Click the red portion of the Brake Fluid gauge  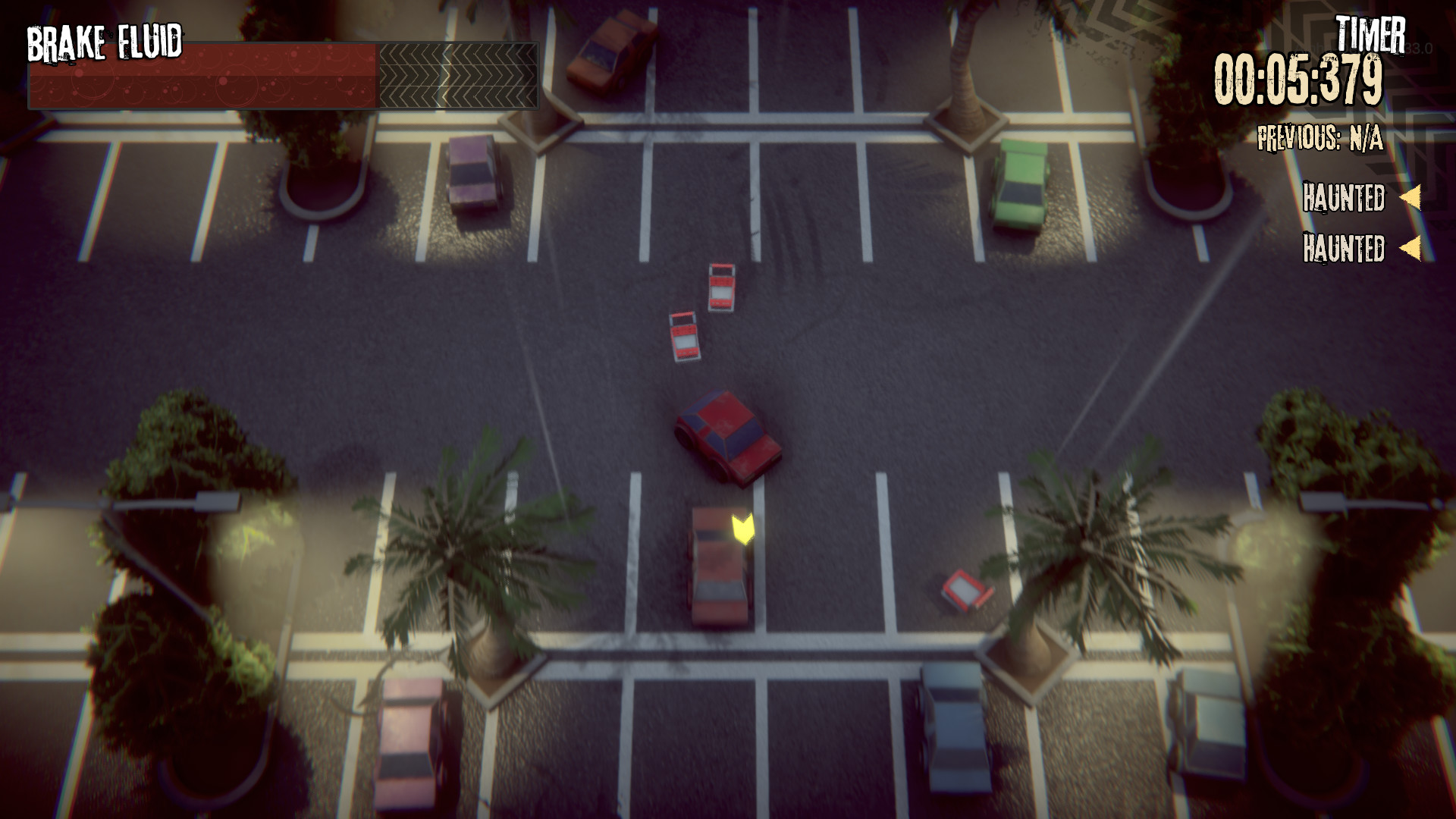point(205,74)
